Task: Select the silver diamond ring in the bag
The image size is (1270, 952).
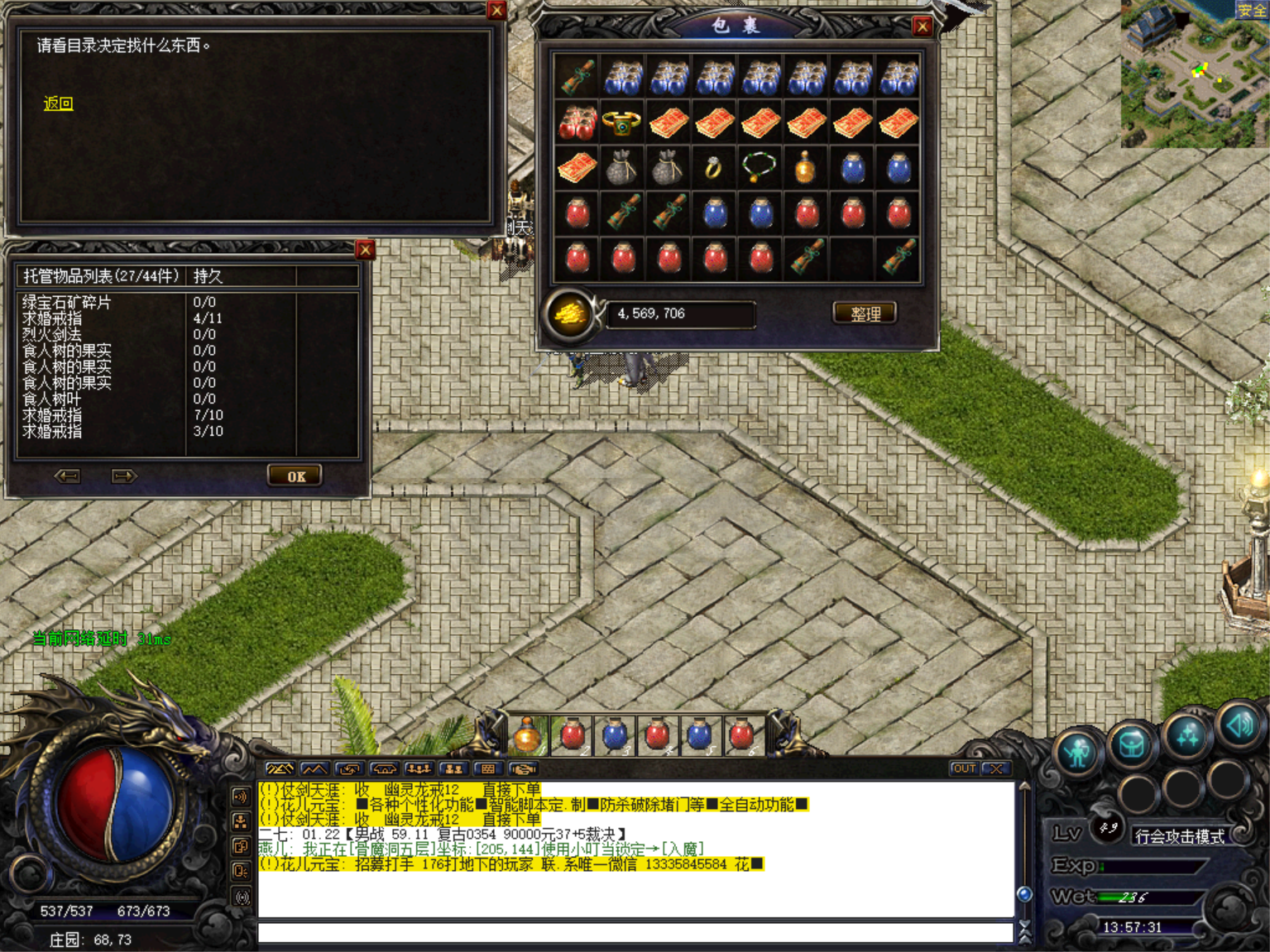Action: click(713, 169)
